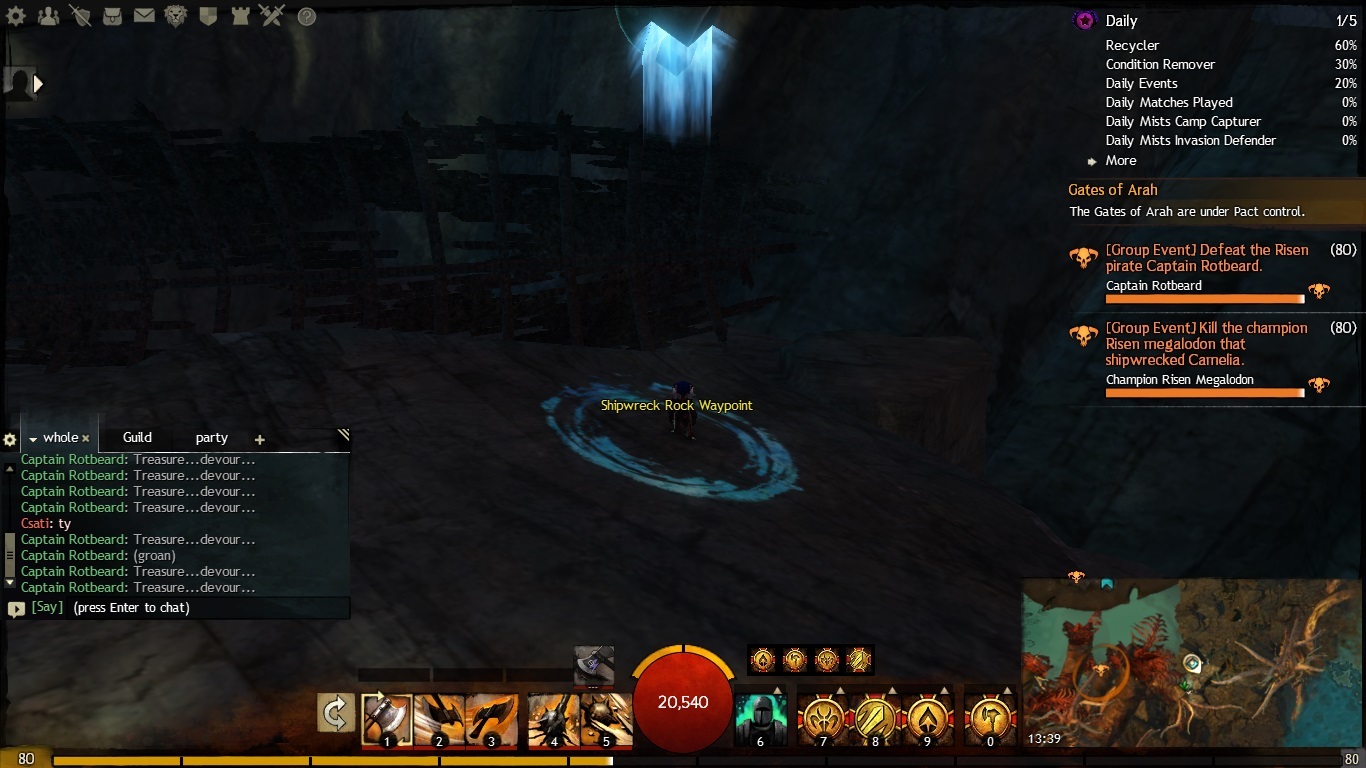Screen dimensions: 1366x768
Task: Swap weapons with the curved arrow button
Action: 336,713
